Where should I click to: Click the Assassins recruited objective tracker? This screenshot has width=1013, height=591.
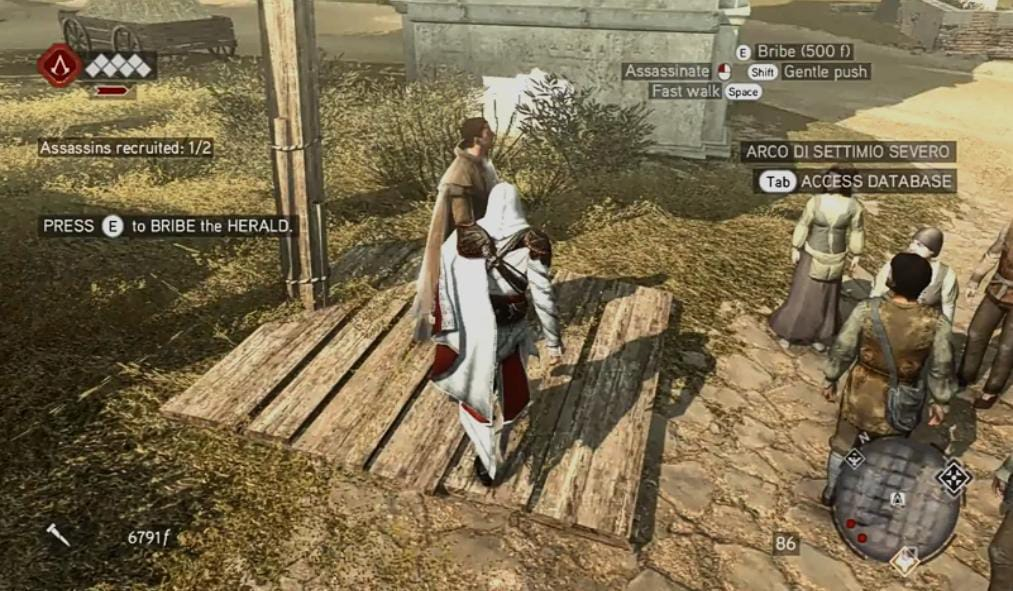click(x=125, y=148)
